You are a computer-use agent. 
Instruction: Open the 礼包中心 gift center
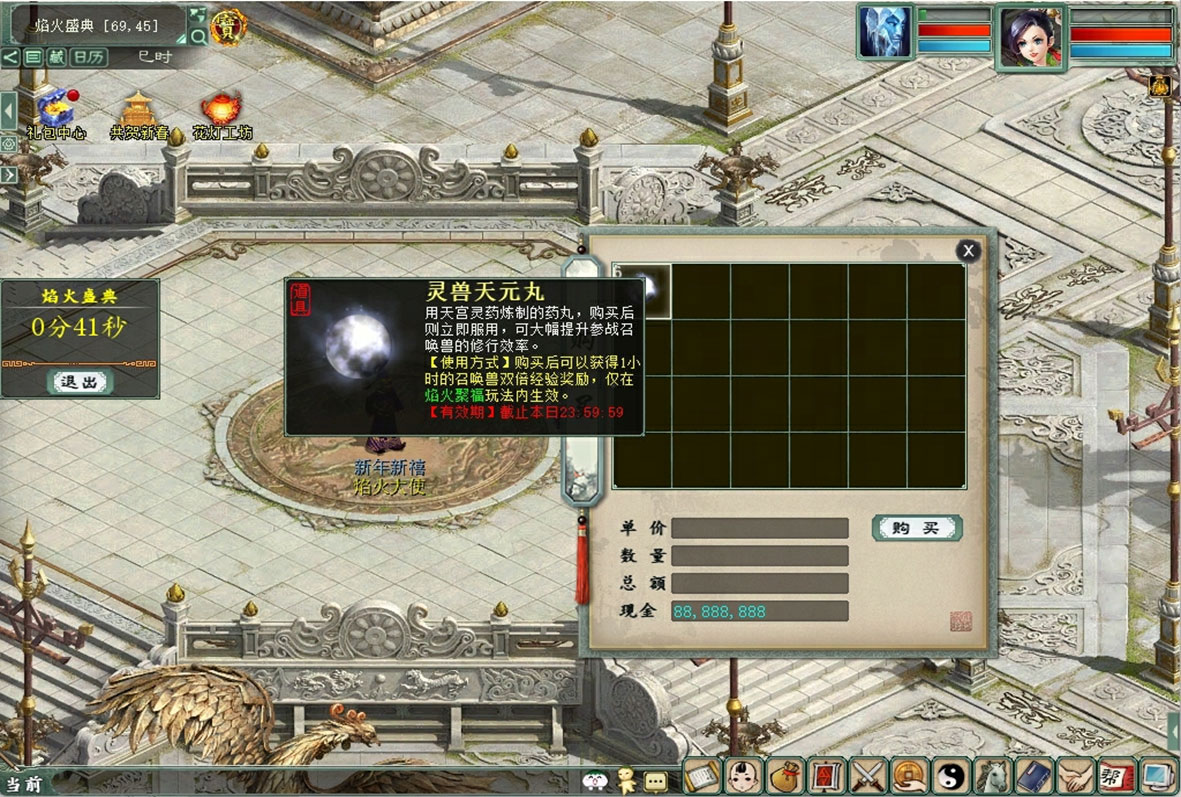(56, 112)
